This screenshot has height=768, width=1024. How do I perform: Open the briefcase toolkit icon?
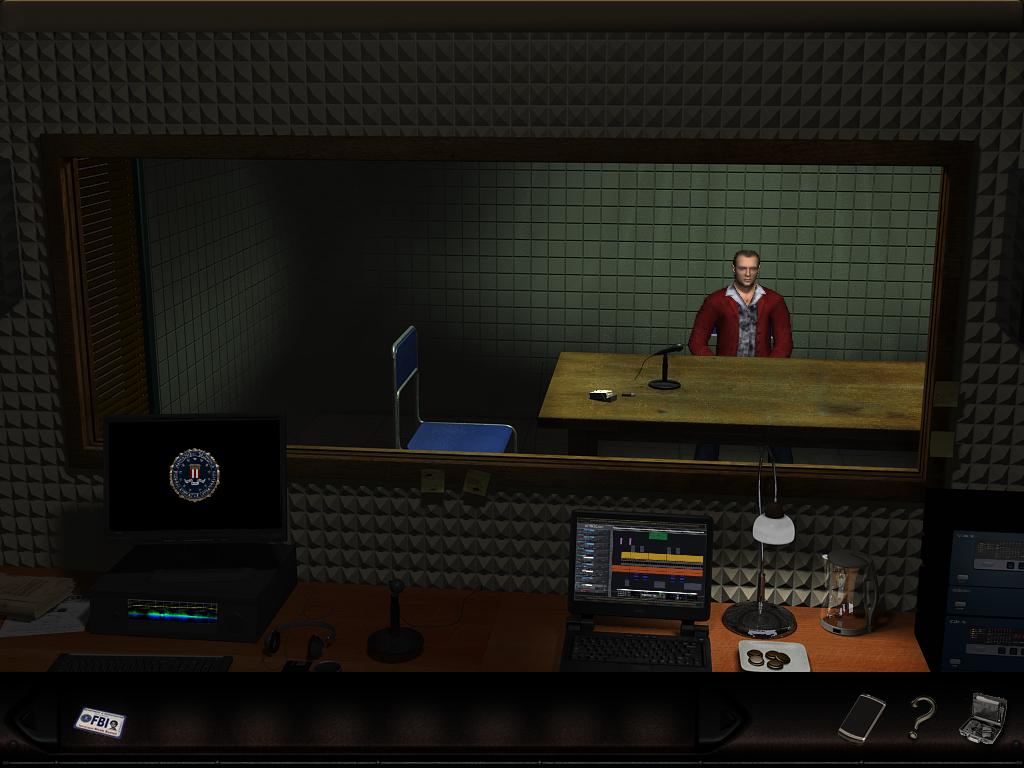(x=982, y=718)
